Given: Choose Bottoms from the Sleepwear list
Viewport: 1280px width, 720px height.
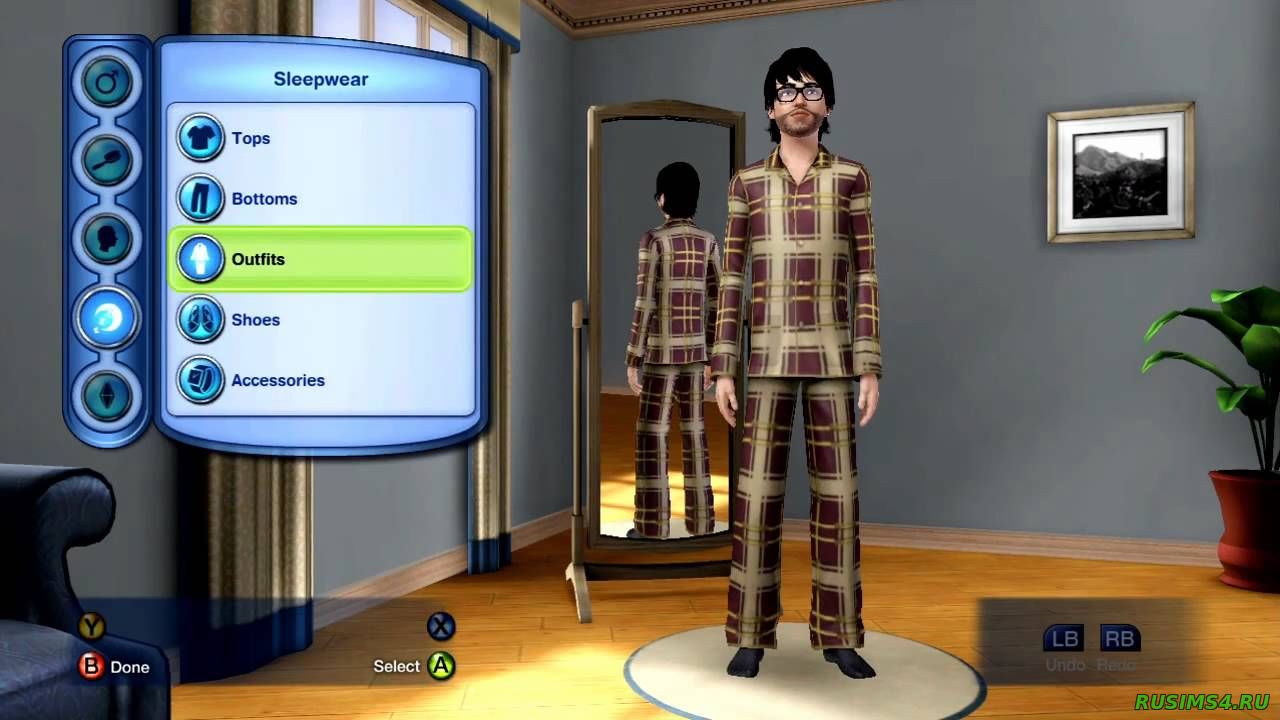Looking at the screenshot, I should tap(265, 198).
